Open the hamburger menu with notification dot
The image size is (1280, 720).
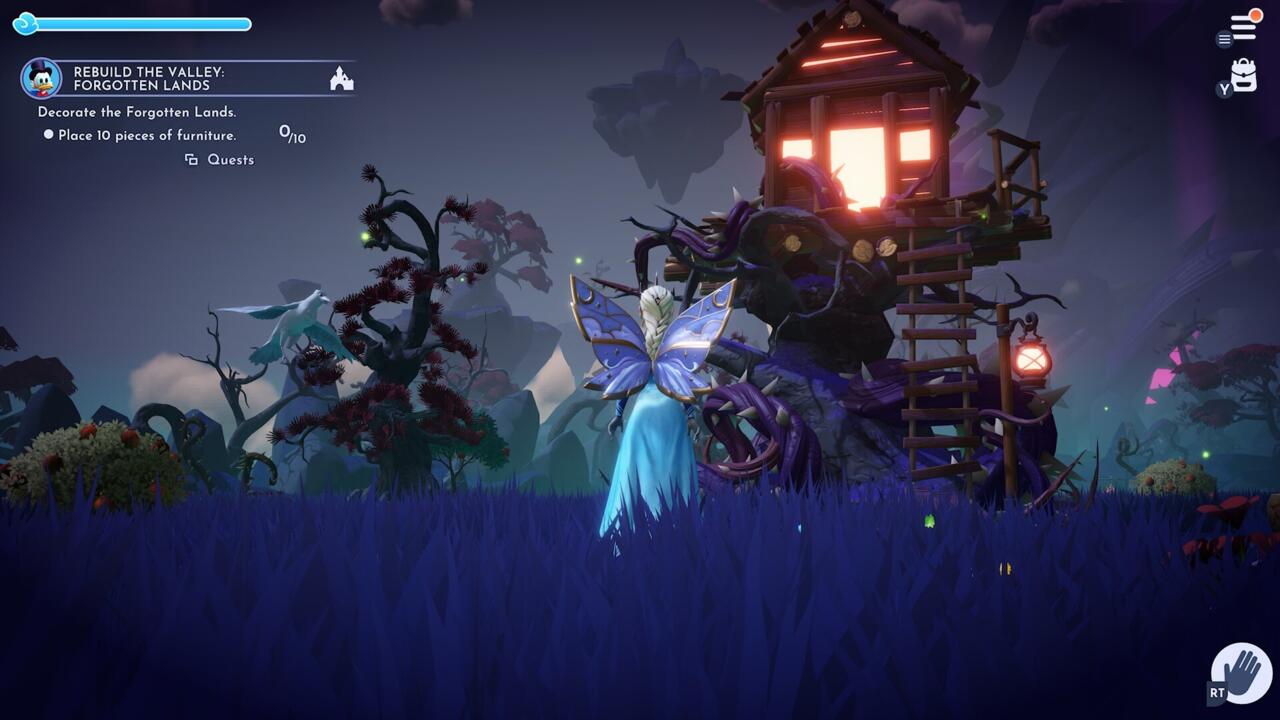(1243, 27)
